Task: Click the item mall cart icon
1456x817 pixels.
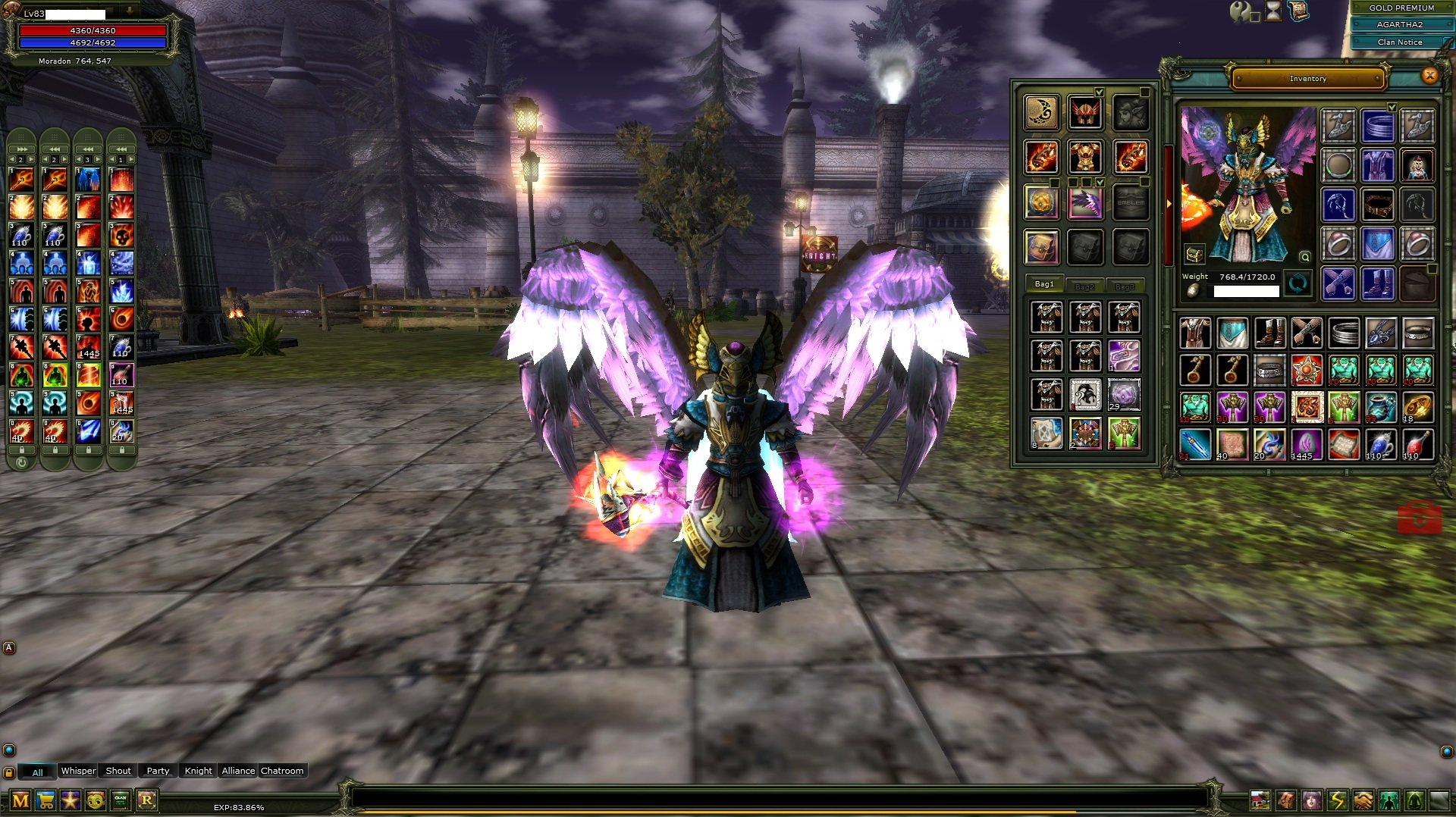Action: click(x=45, y=800)
